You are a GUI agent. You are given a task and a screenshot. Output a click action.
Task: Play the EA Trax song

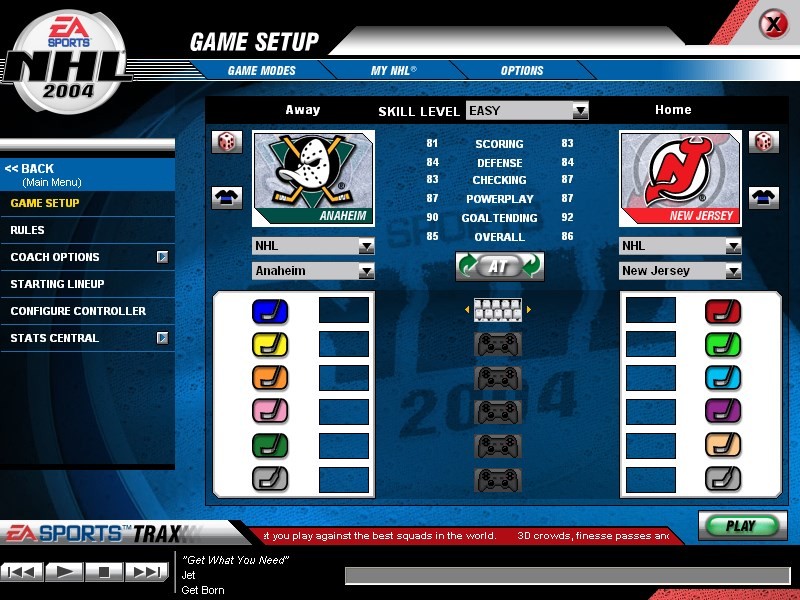click(x=64, y=572)
